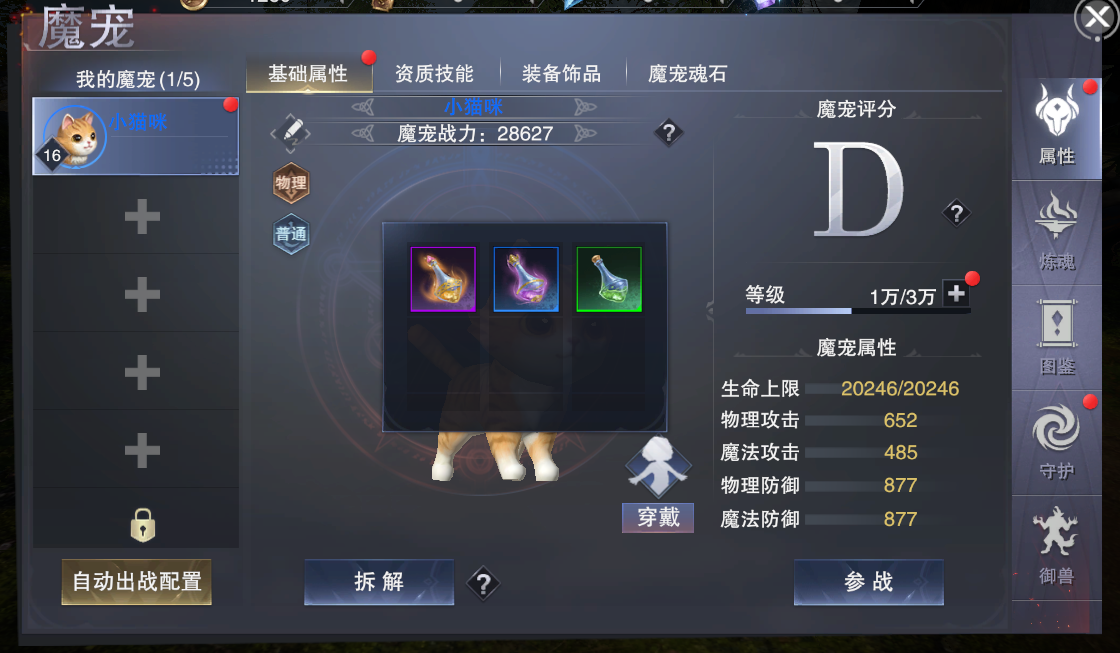Open the 炼魂 side menu
The width and height of the screenshot is (1120, 653).
(1057, 234)
